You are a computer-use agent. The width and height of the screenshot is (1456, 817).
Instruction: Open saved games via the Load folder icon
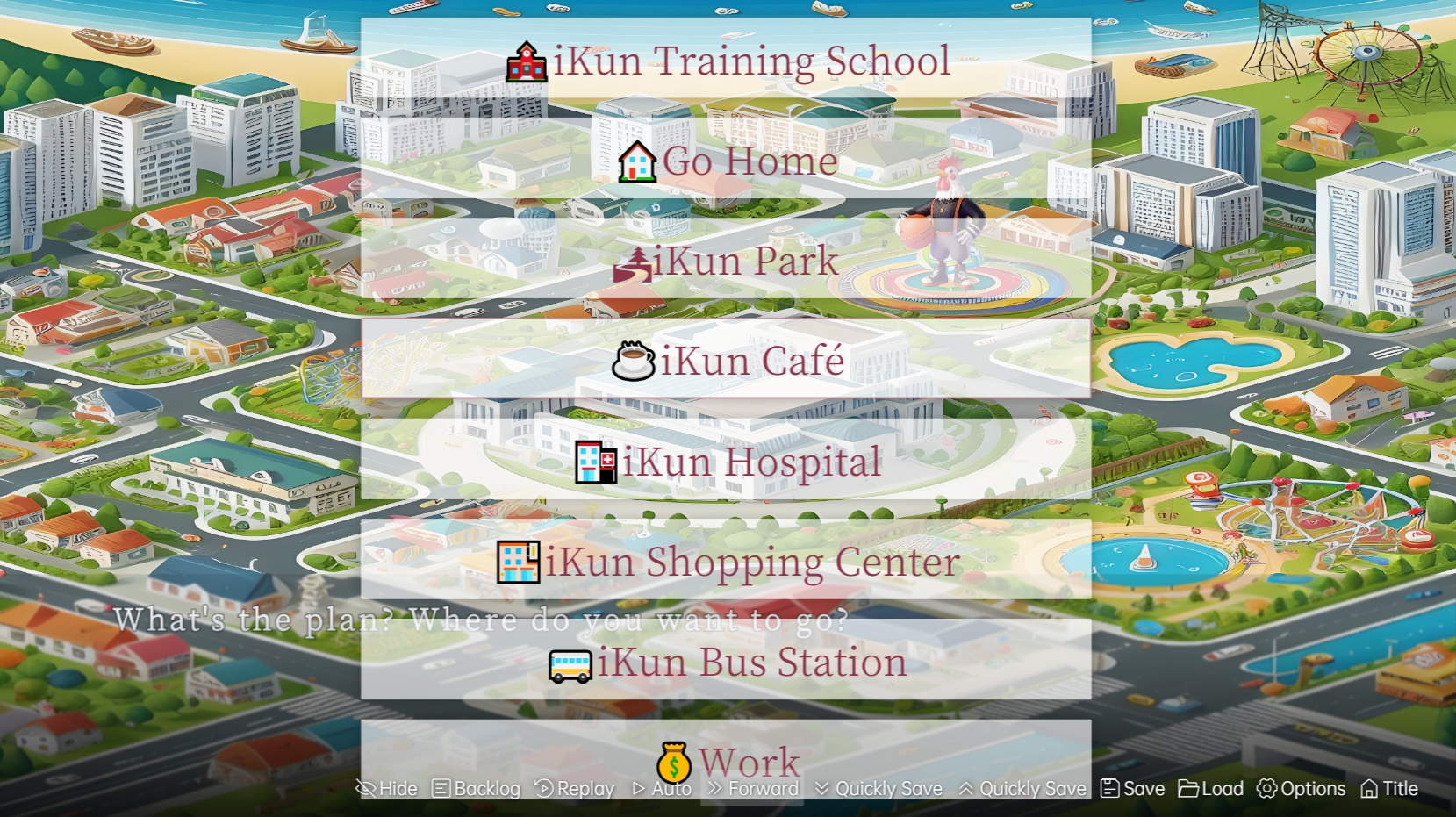click(x=1189, y=789)
